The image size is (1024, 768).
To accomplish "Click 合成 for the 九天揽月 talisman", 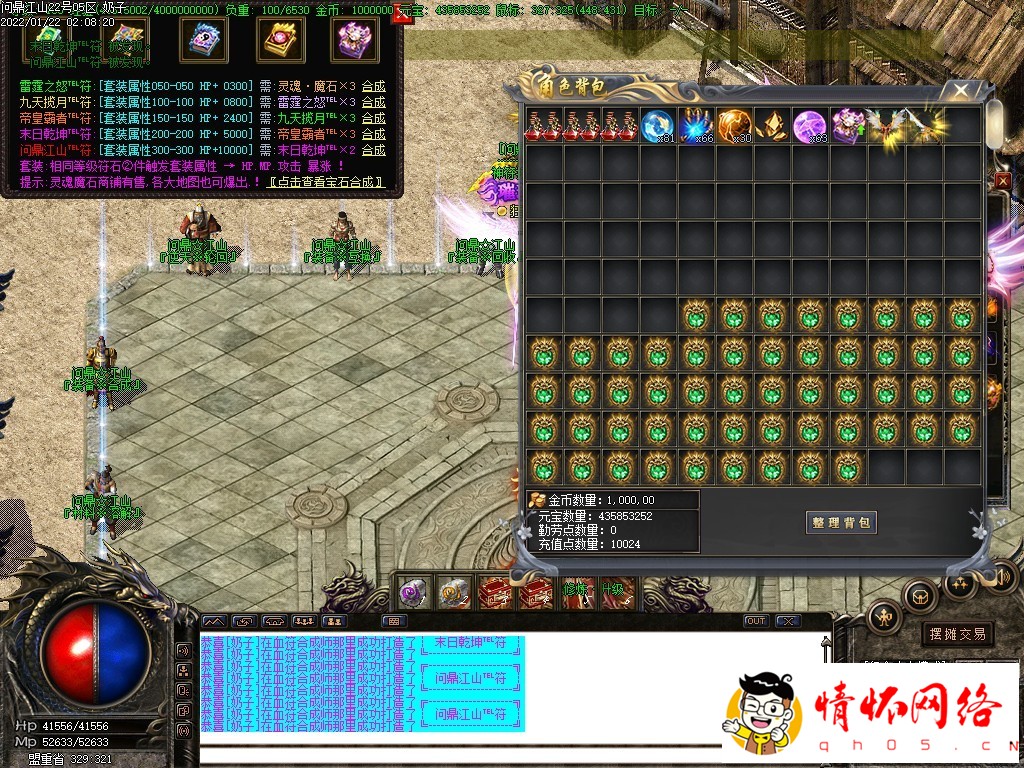I will tap(373, 102).
